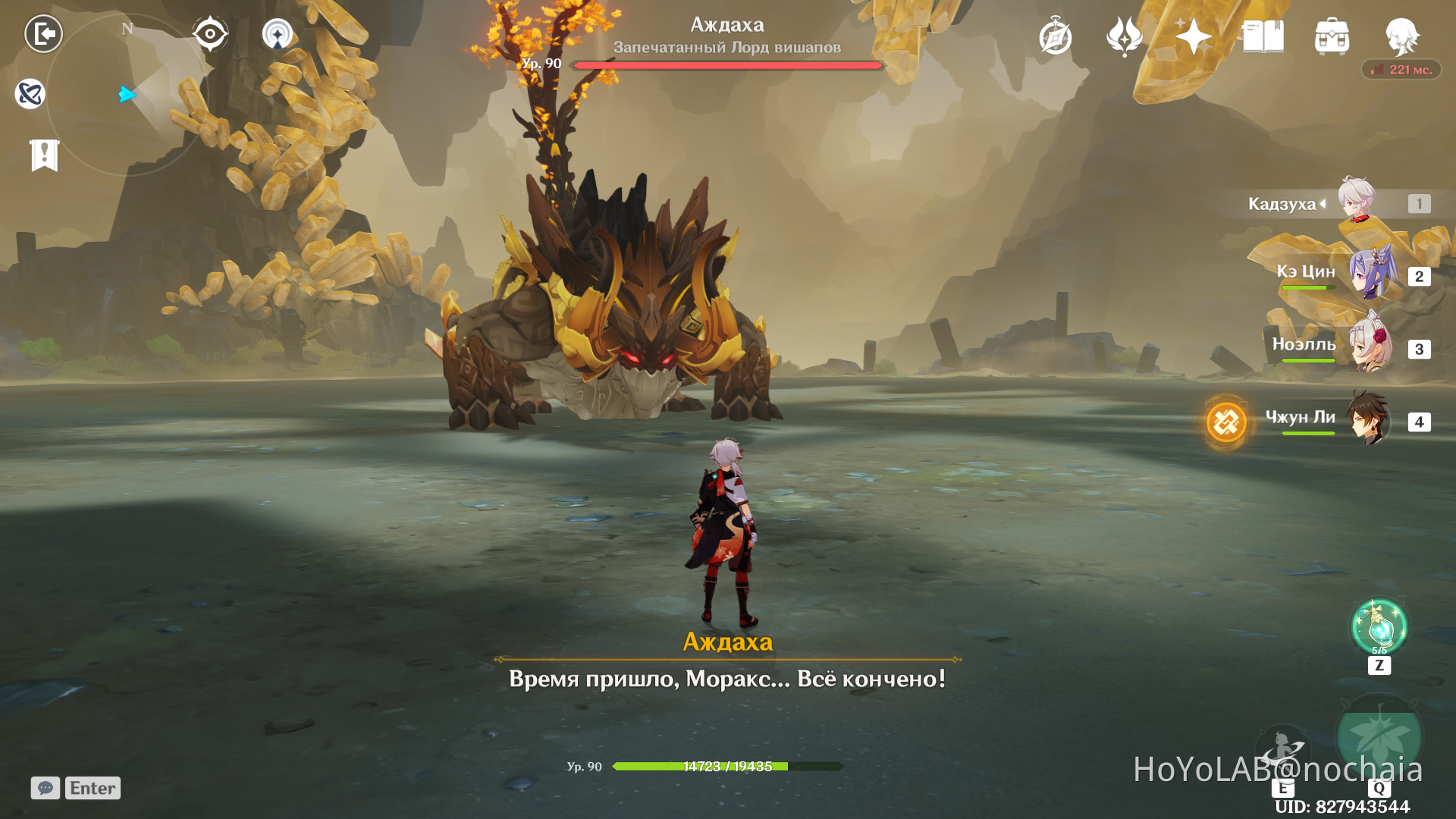The height and width of the screenshot is (819, 1456).
Task: Switch to Zhongli in party list
Action: 1370,419
